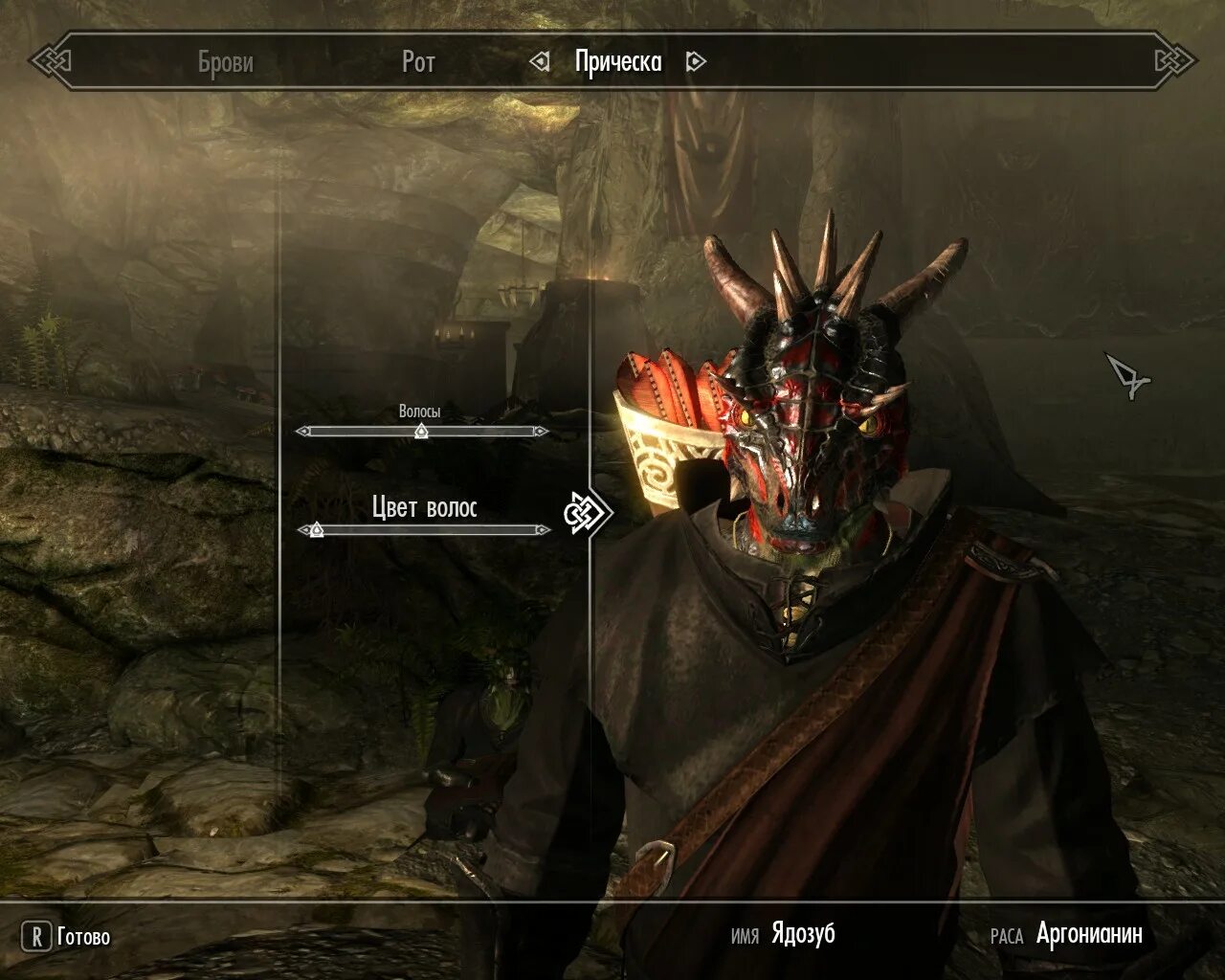Image resolution: width=1225 pixels, height=980 pixels.
Task: Open the Рот category tab
Action: (418, 62)
